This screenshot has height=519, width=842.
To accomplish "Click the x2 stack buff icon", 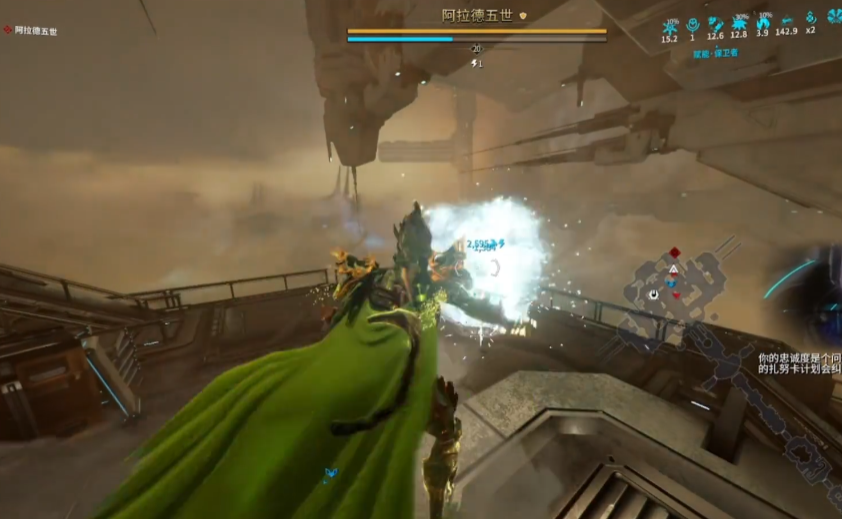I will [x=810, y=18].
